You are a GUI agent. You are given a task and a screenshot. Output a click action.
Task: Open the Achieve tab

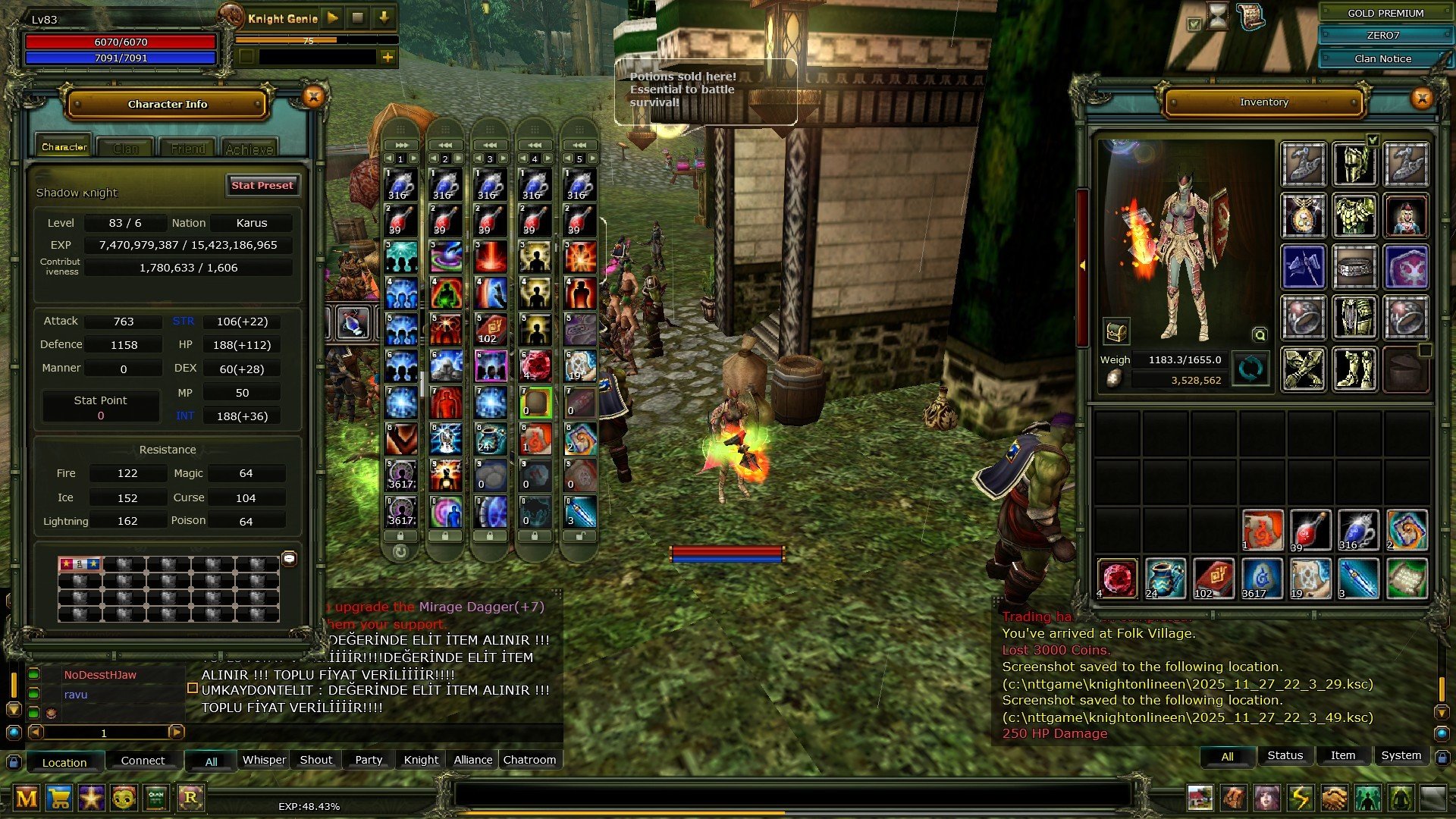click(x=249, y=149)
